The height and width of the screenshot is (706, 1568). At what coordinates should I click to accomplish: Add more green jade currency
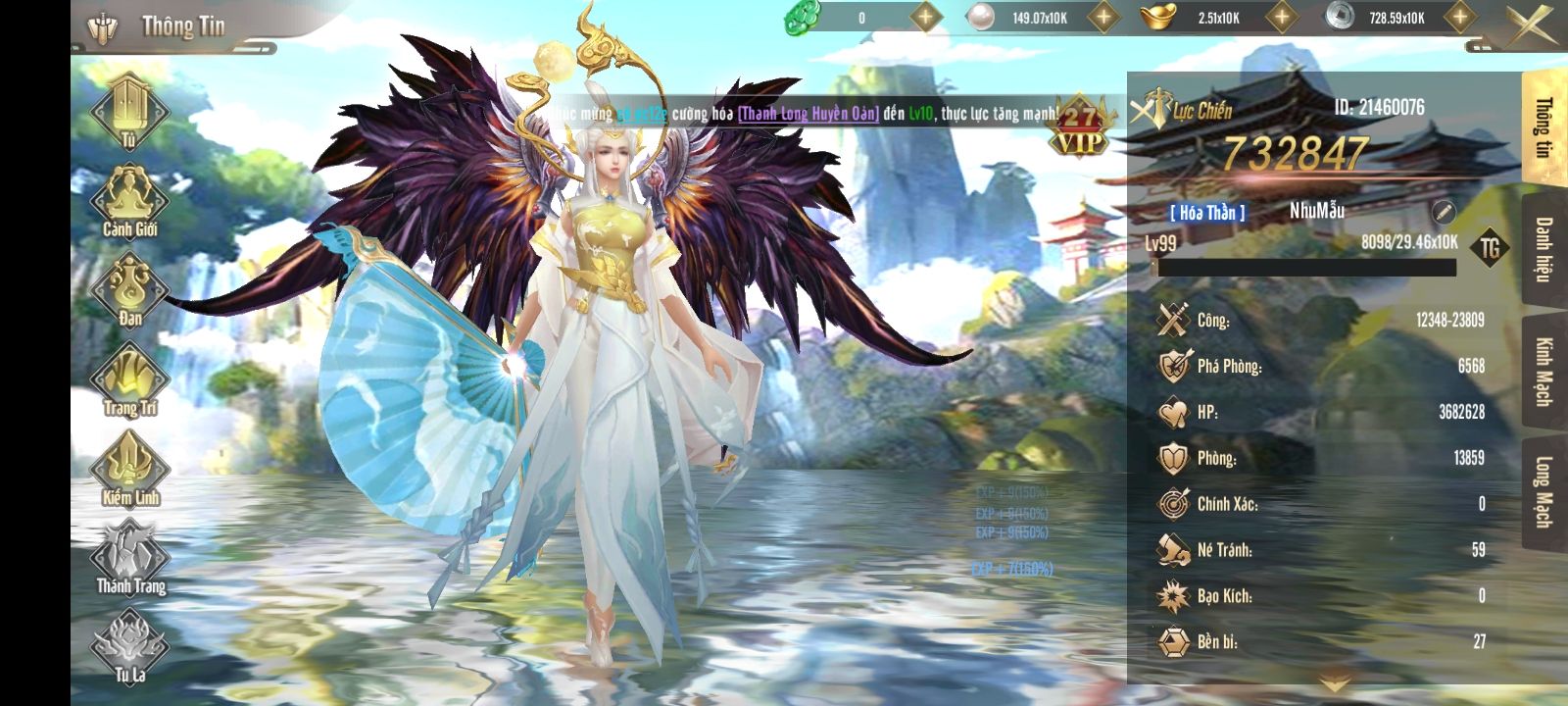pyautogui.click(x=925, y=17)
